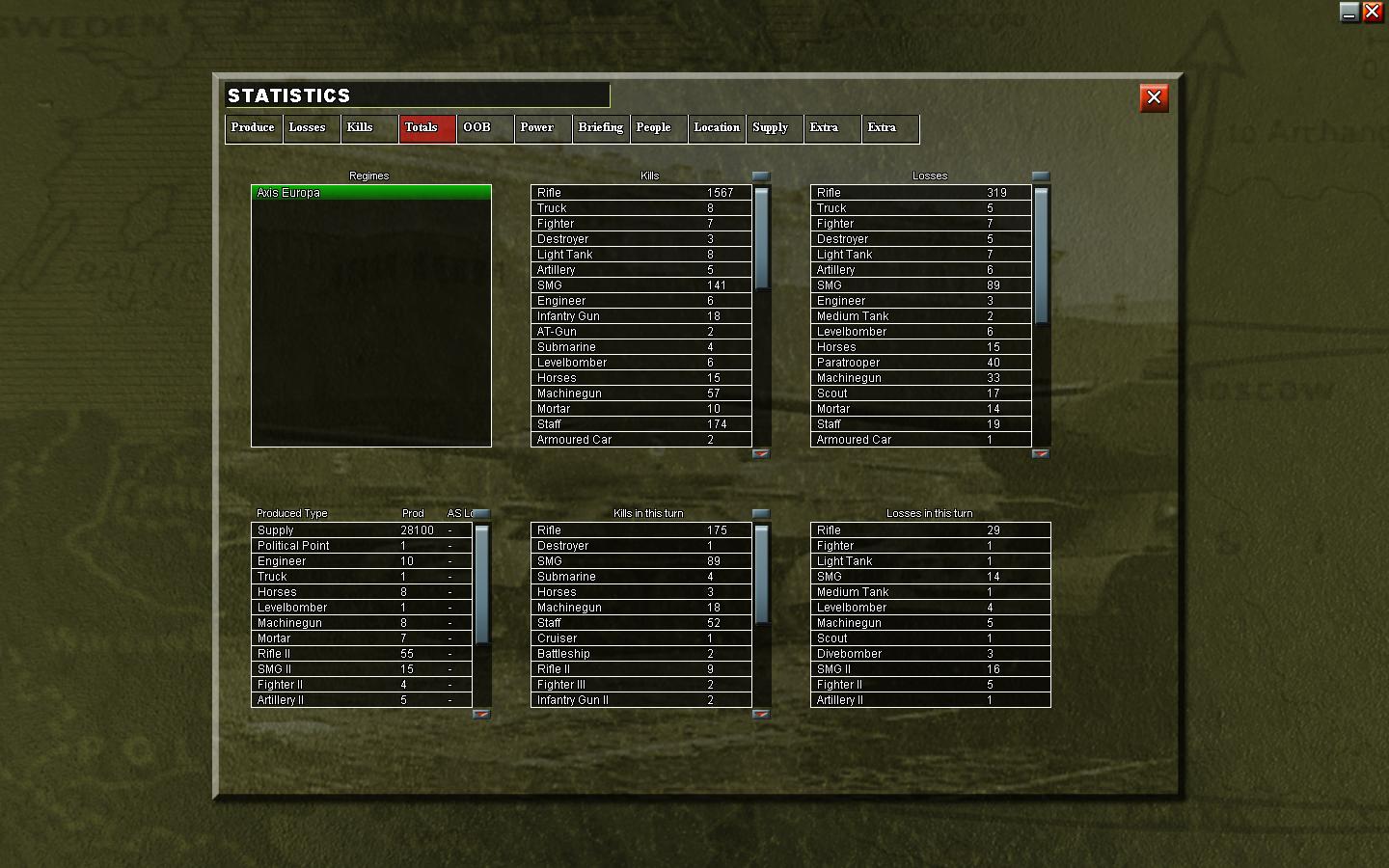Click the scroll-up arrow above the Losses list
1389x868 pixels.
coord(1041,176)
